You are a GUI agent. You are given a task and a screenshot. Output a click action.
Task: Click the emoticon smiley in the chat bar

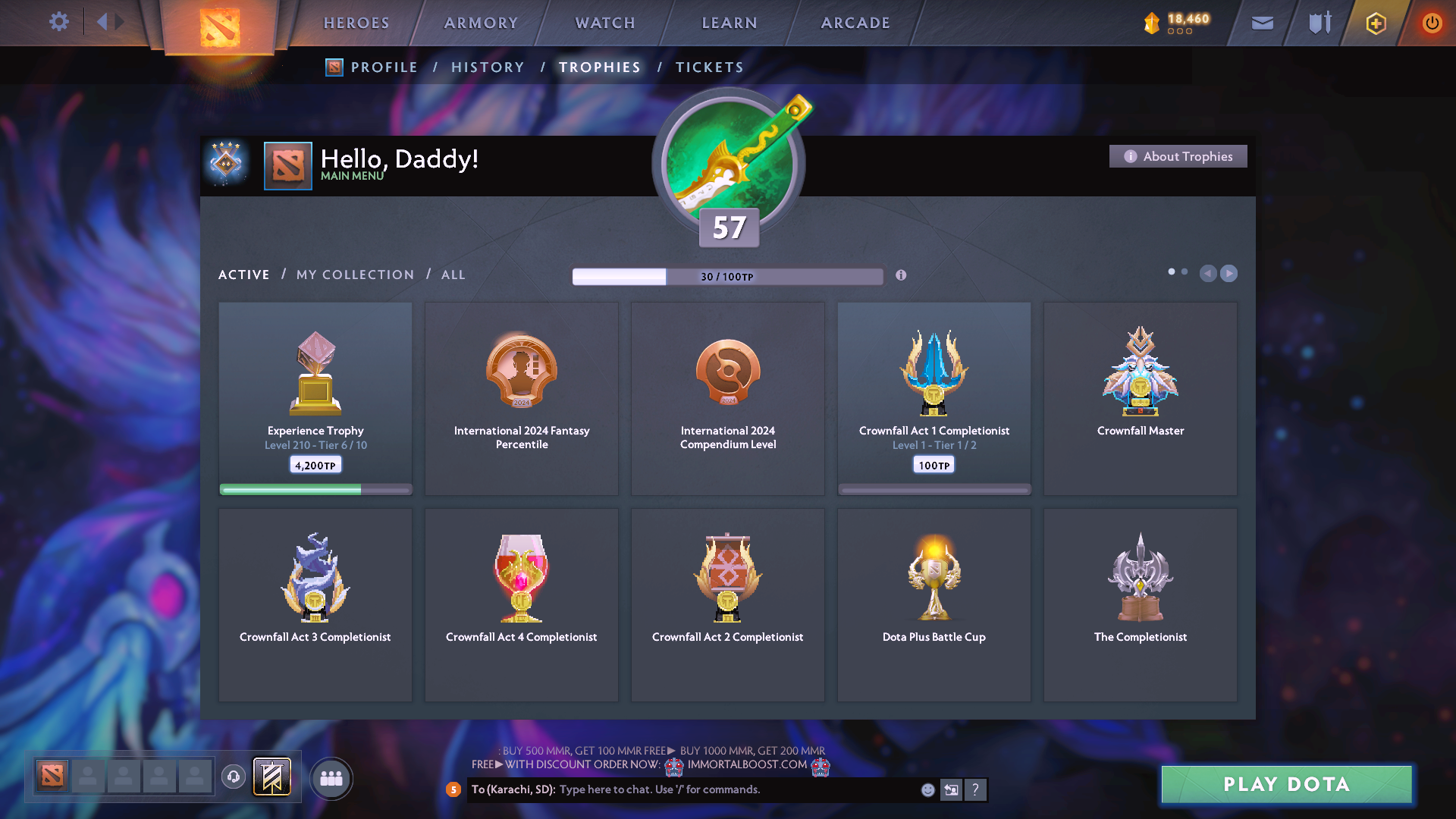tap(927, 789)
